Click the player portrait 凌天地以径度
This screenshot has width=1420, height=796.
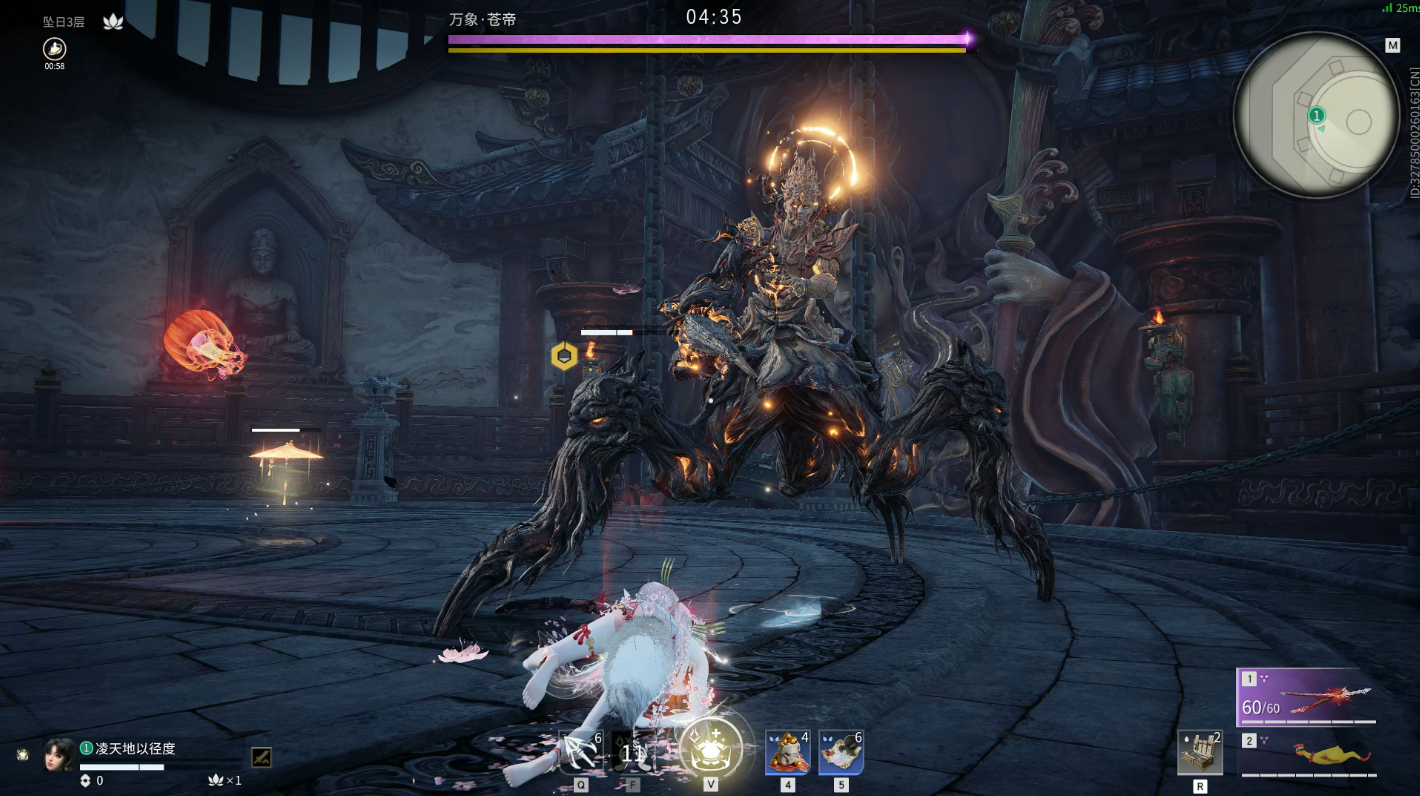59,755
